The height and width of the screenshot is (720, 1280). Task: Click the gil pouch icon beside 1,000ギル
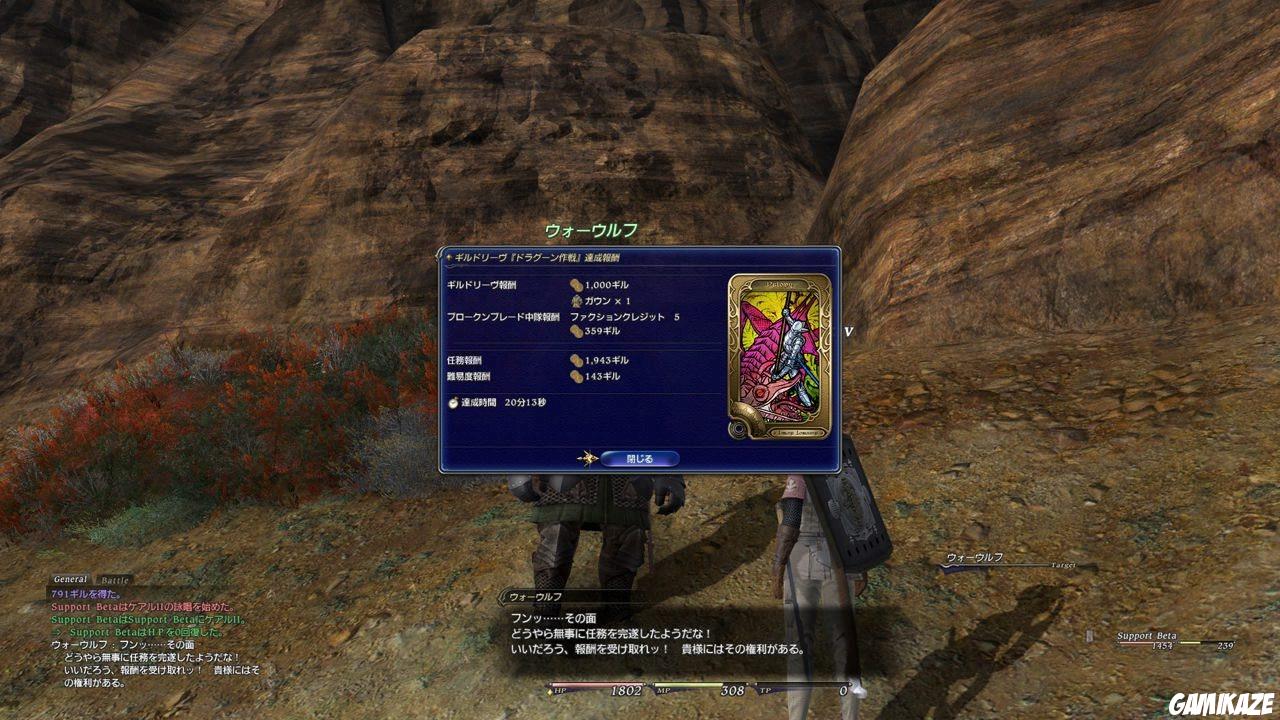[576, 285]
